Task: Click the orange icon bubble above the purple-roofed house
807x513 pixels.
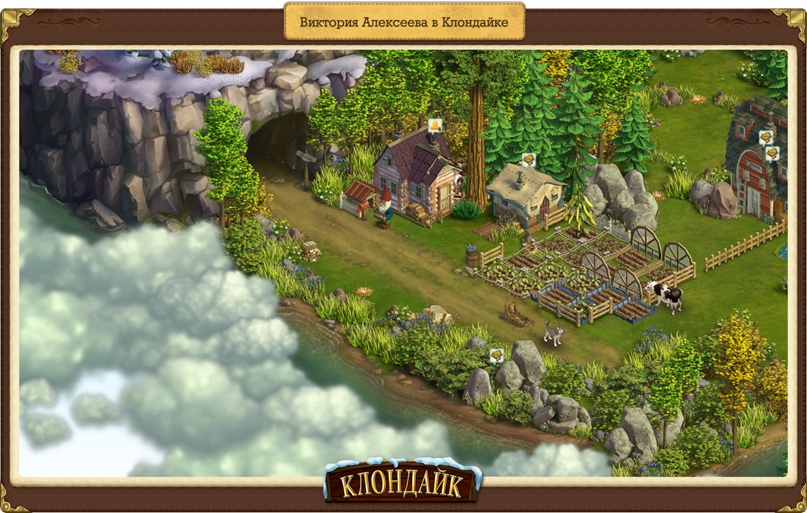Action: tap(435, 125)
